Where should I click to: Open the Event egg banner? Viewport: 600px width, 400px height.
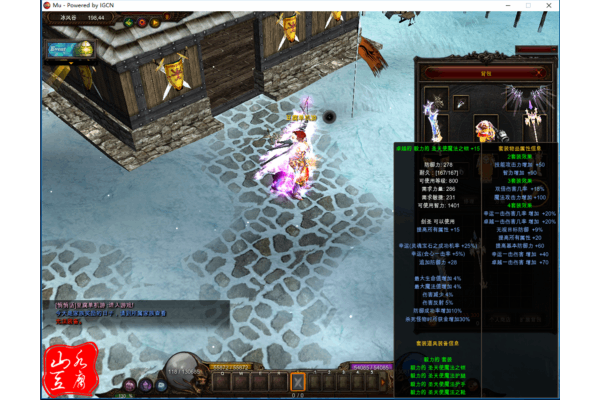(70, 48)
